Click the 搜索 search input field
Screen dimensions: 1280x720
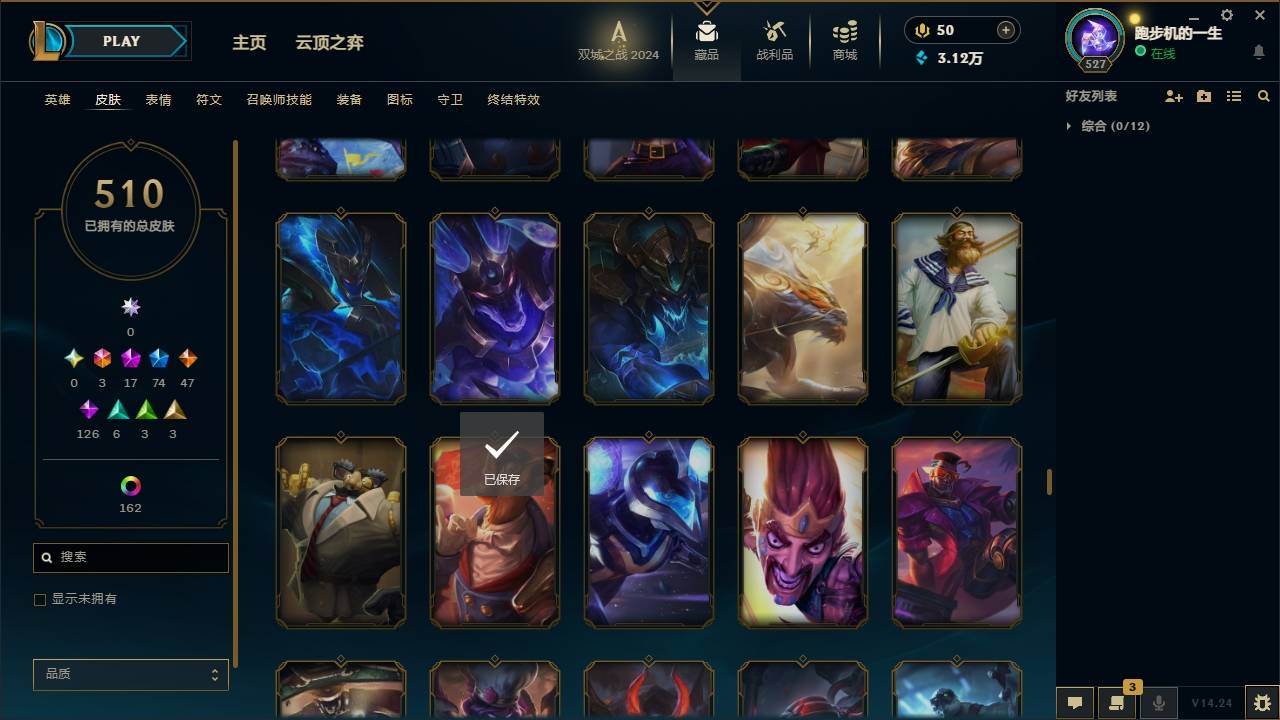point(130,557)
